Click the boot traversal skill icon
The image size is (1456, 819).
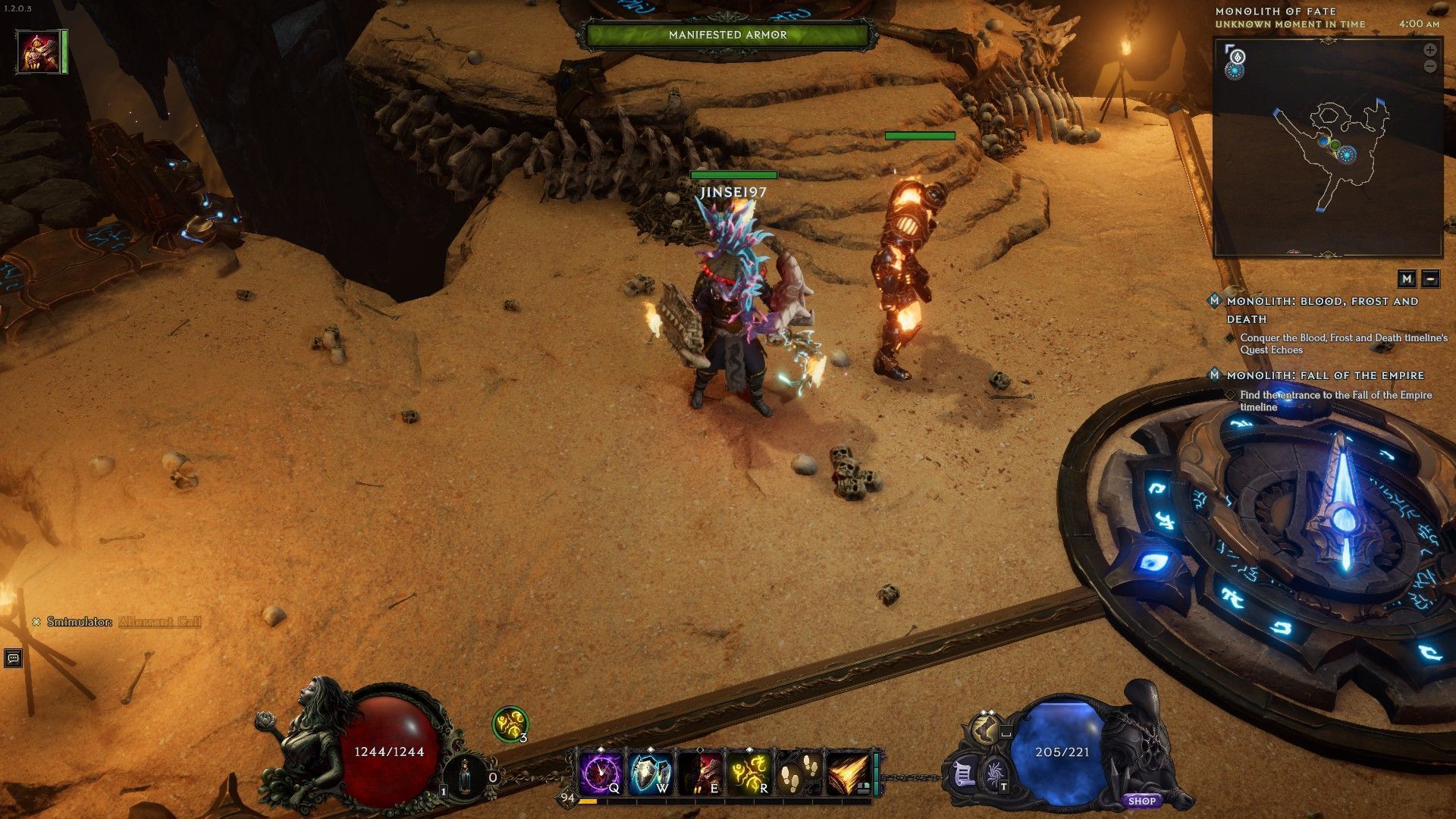(985, 730)
